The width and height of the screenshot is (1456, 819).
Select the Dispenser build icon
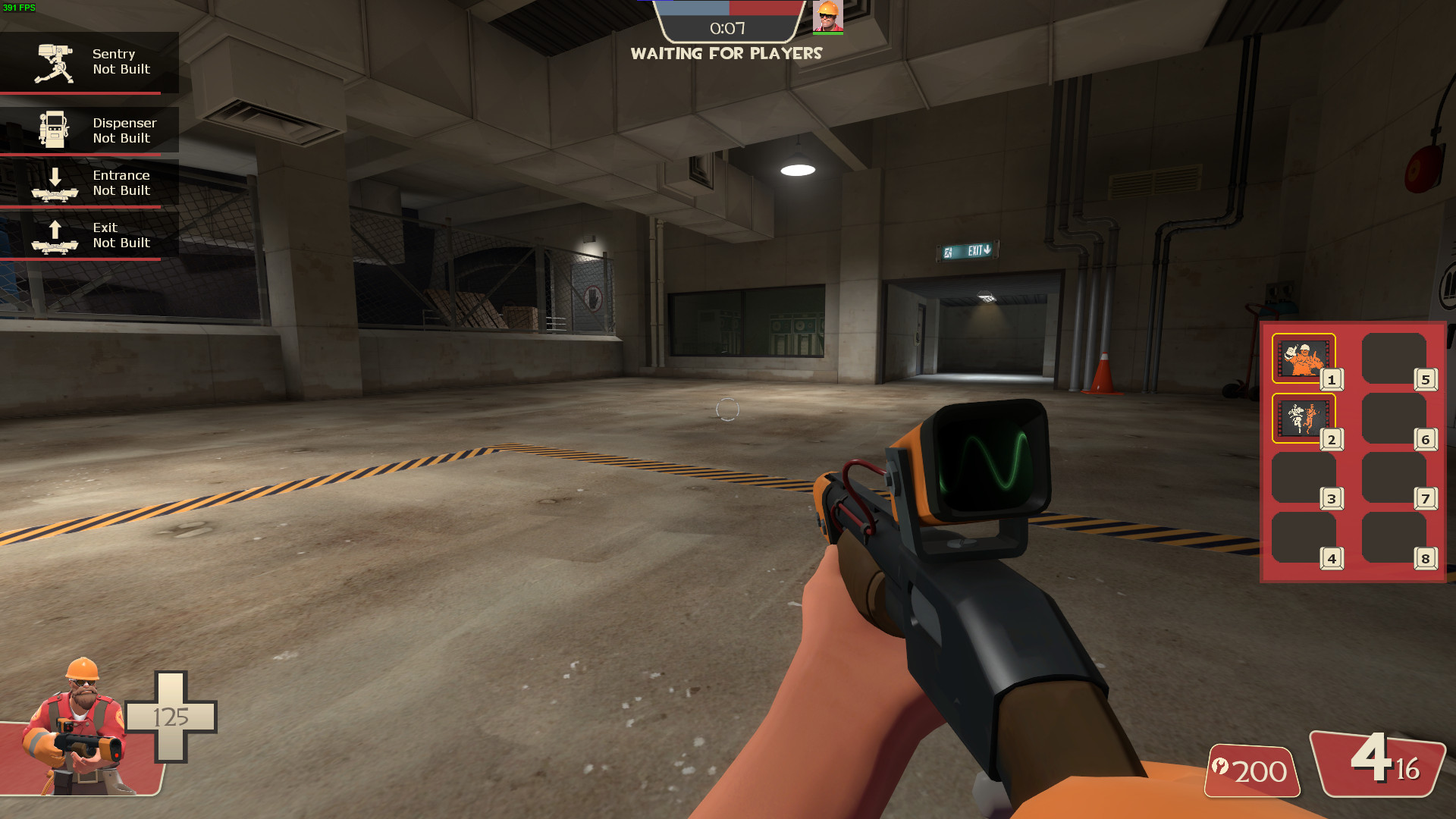point(53,129)
